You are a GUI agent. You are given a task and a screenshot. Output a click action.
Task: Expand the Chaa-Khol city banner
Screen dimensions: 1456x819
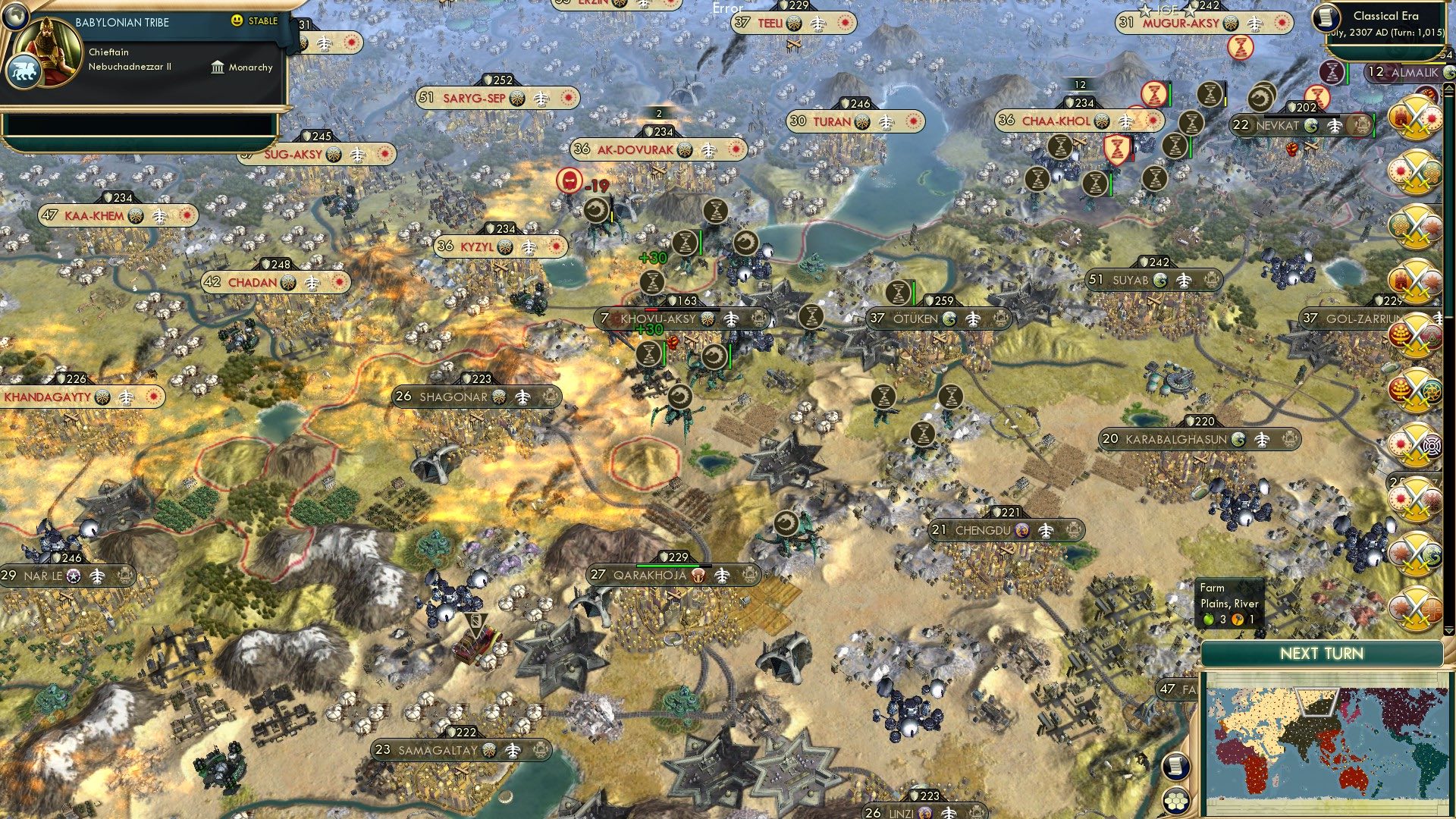[x=1056, y=121]
